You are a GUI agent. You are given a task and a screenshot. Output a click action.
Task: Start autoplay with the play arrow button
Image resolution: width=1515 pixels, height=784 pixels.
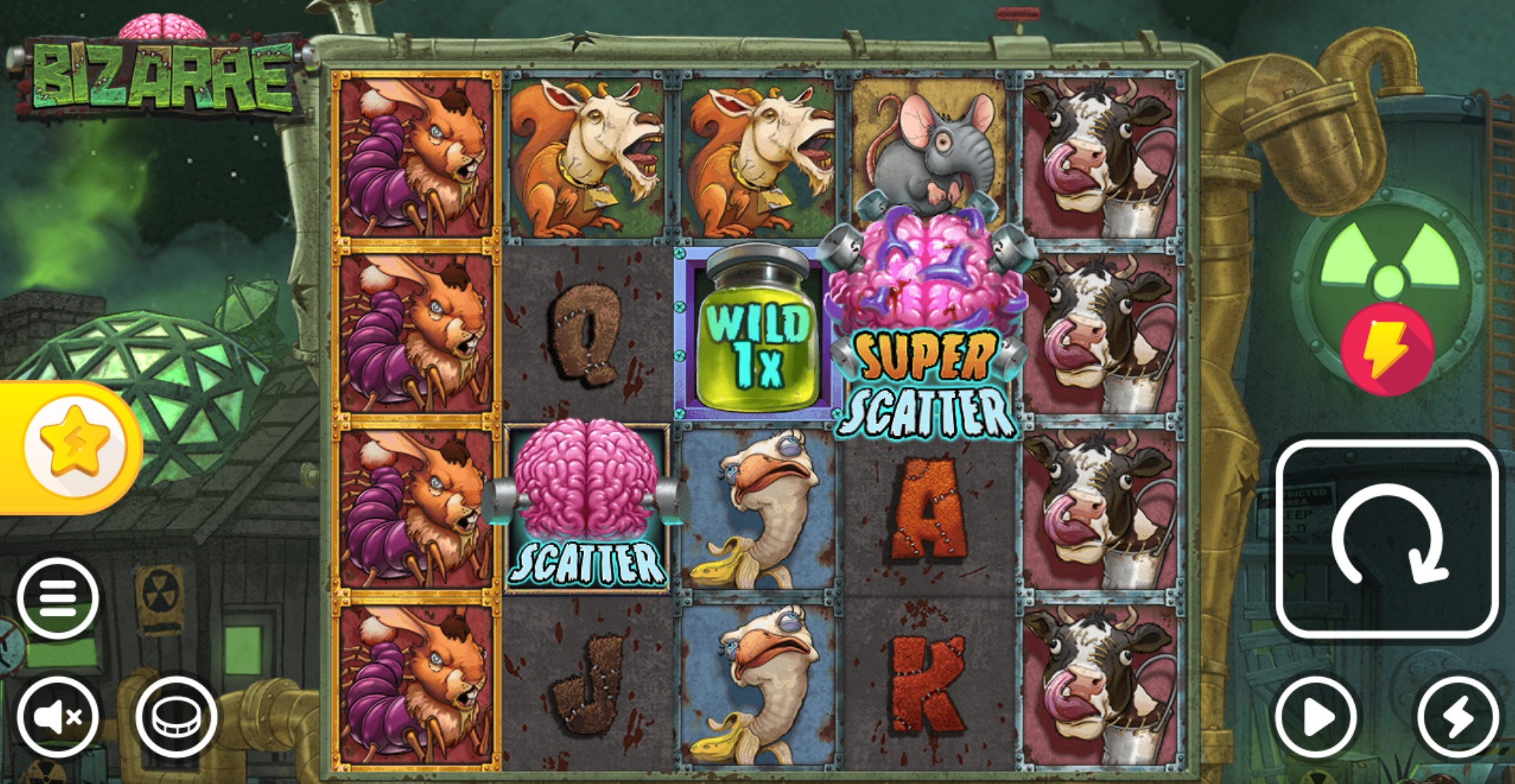click(1320, 716)
